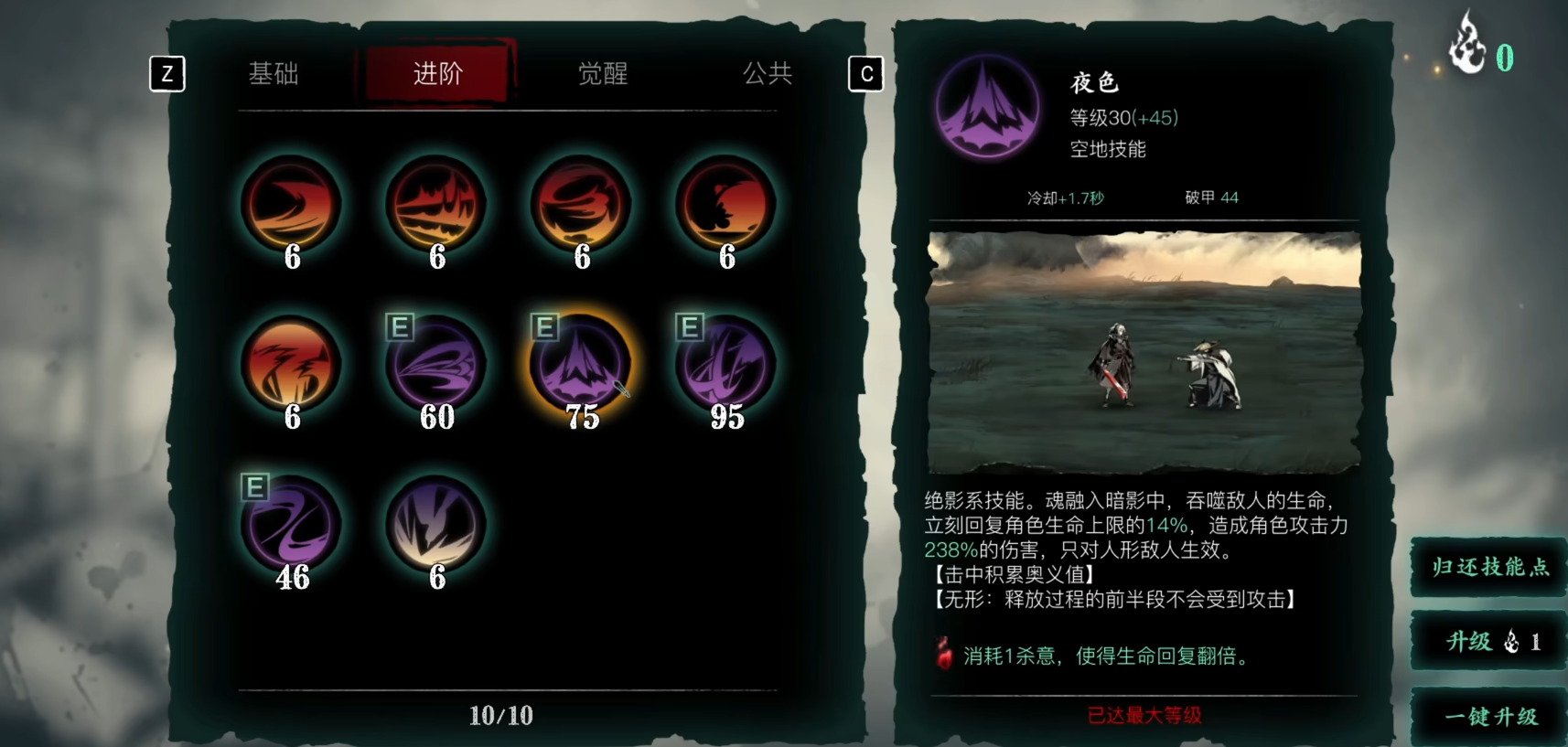1568x747 pixels.
Task: Open the 公共 tab
Action: pos(767,74)
